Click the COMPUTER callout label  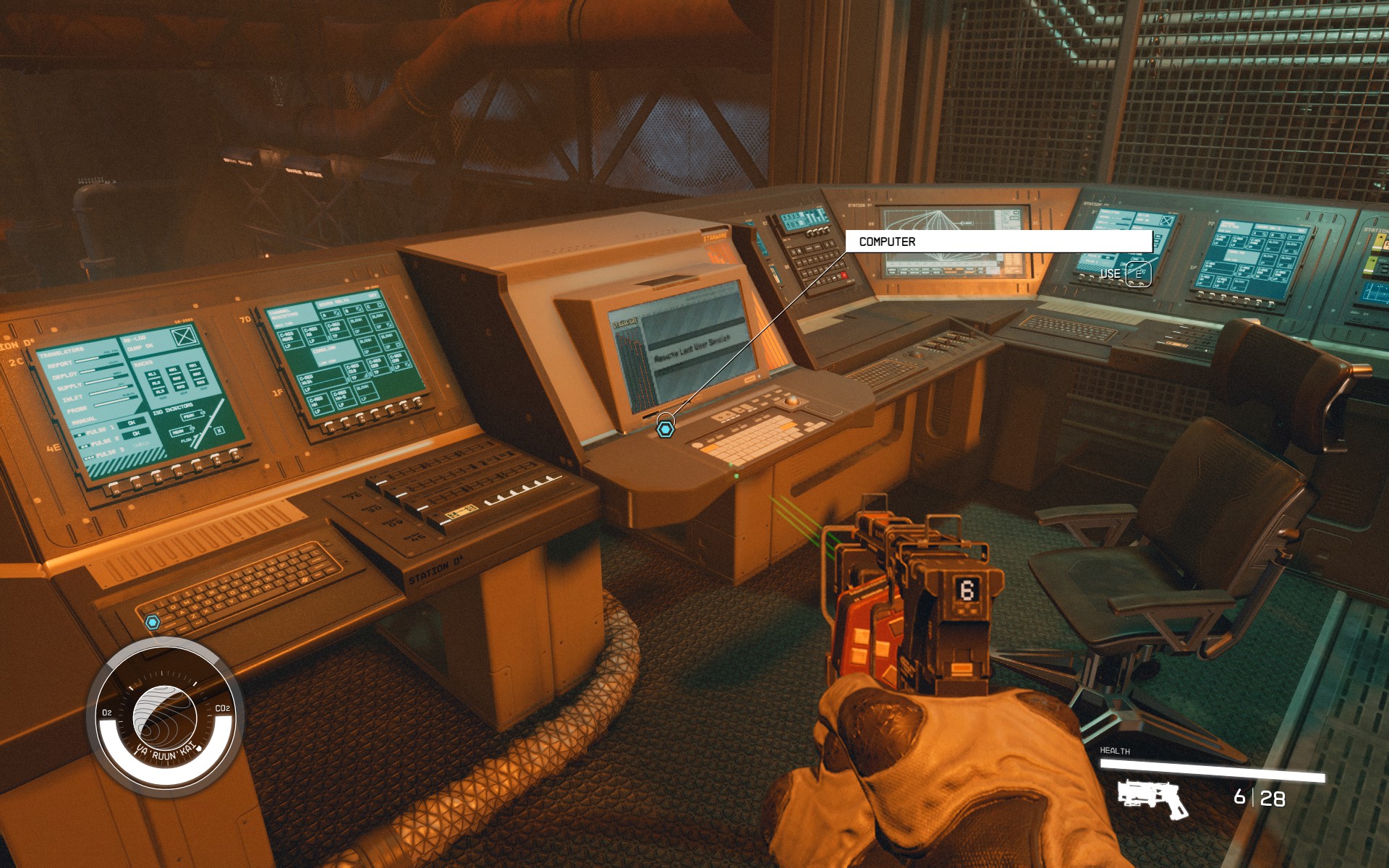tap(886, 241)
